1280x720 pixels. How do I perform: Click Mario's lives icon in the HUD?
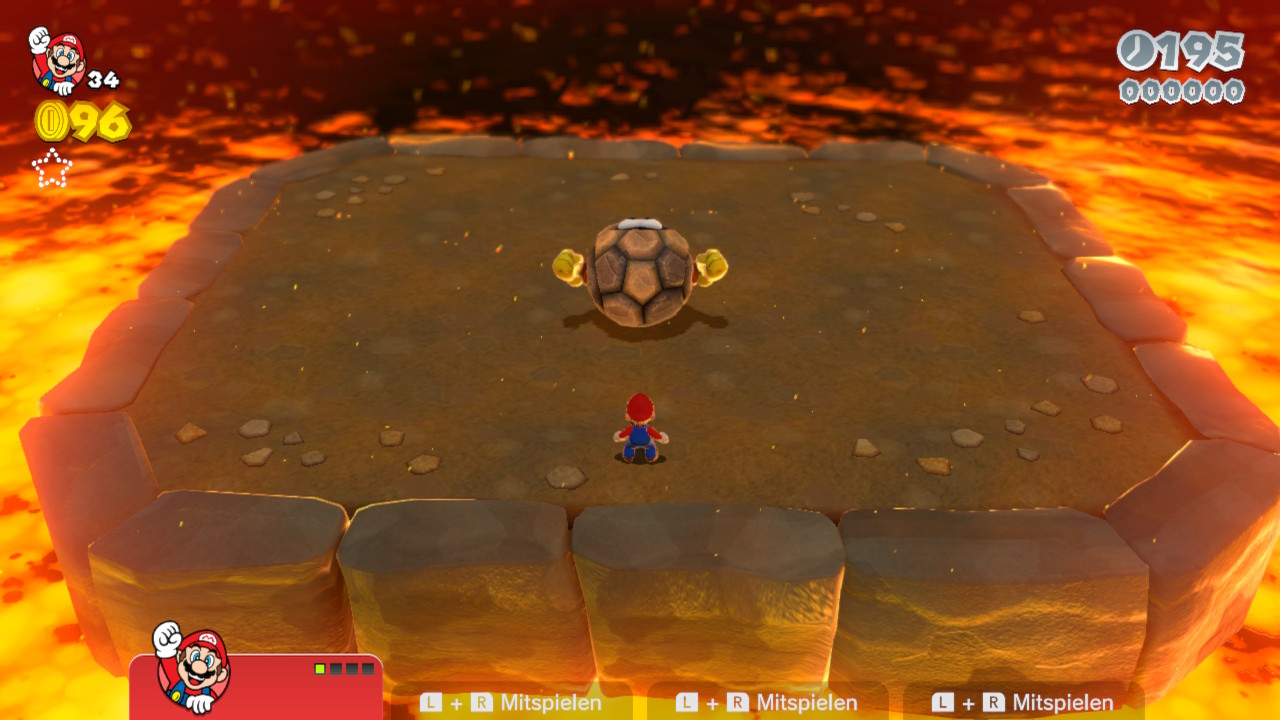[58, 60]
